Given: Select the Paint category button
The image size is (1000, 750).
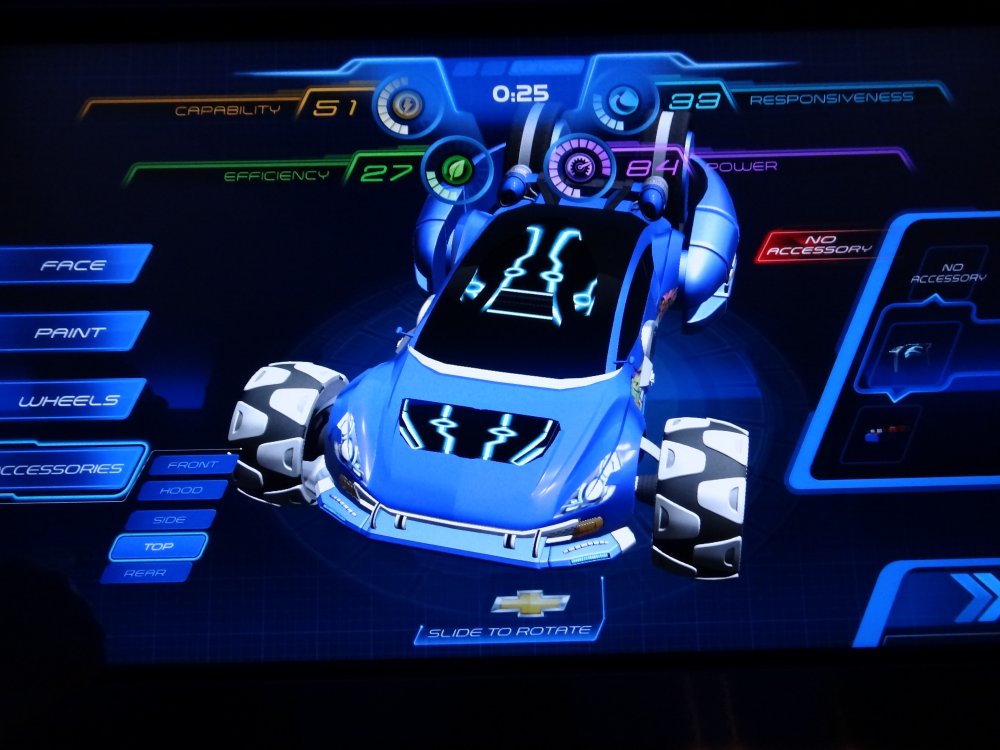Looking at the screenshot, I should [x=70, y=333].
